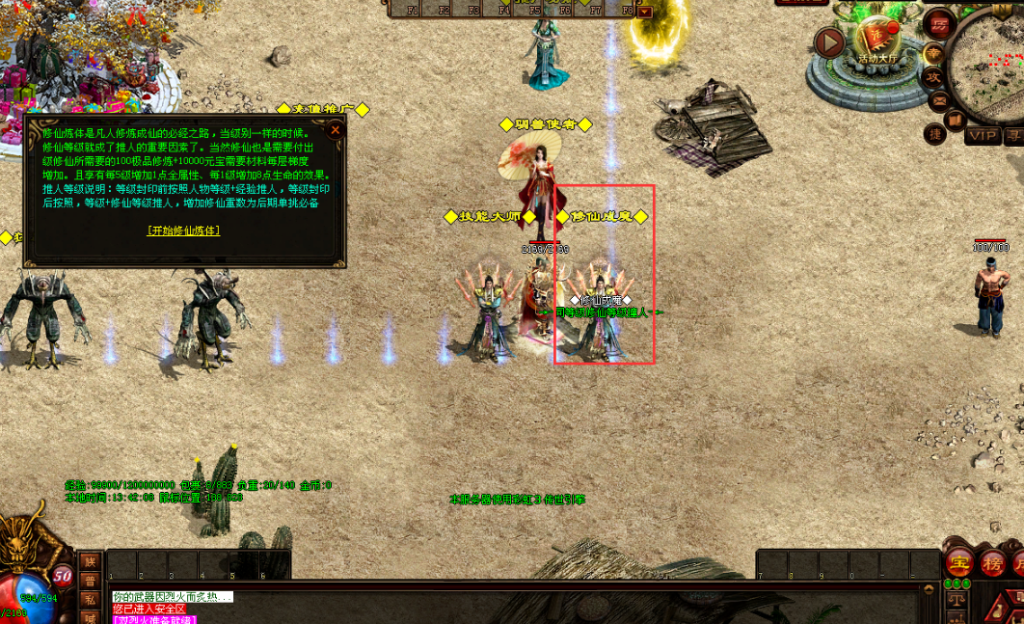This screenshot has height=624, width=1024.
Task: Toggle the 攻 attack mode button
Action: tap(932, 77)
